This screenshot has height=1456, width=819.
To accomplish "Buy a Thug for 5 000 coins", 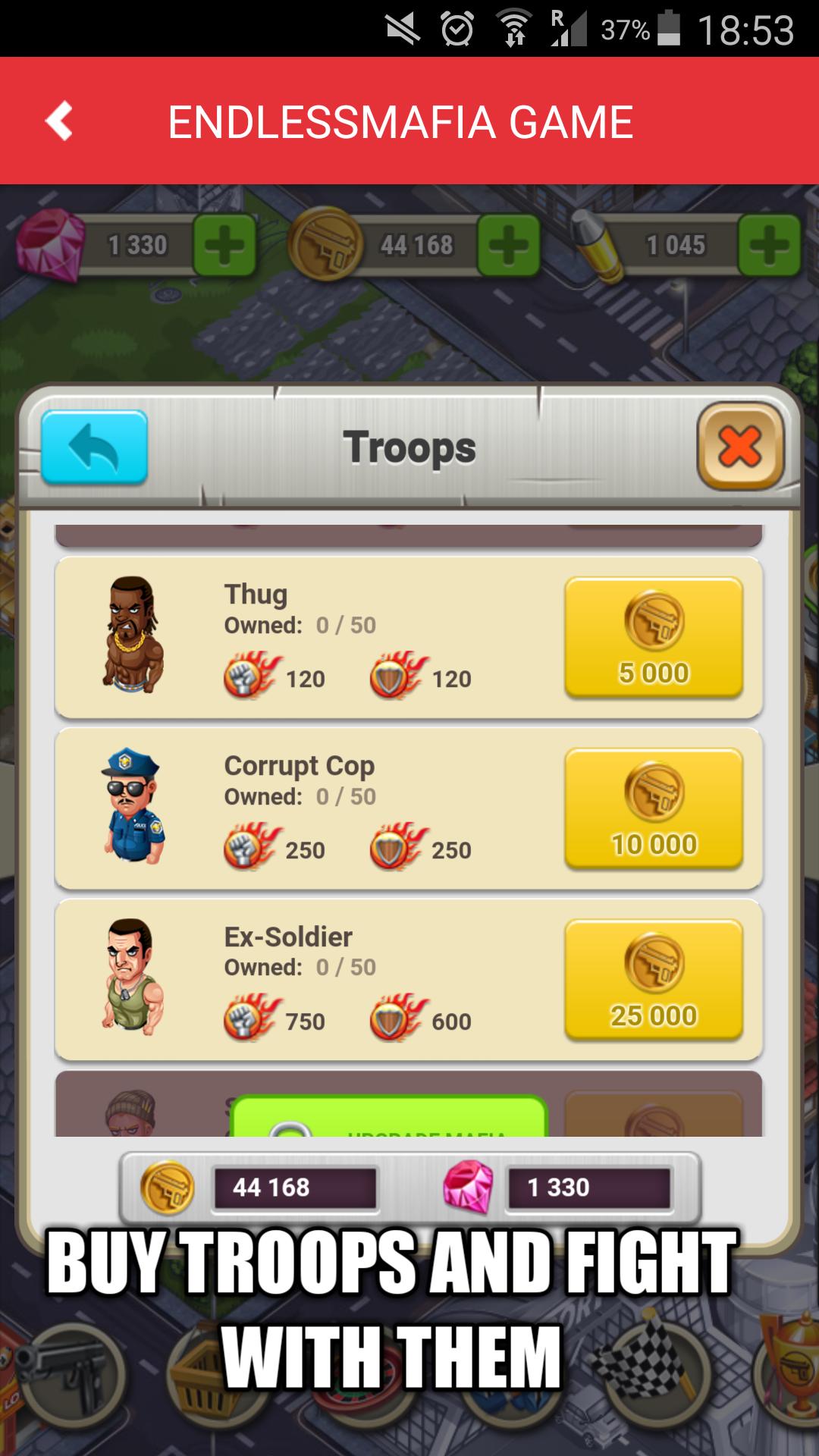I will [x=653, y=637].
